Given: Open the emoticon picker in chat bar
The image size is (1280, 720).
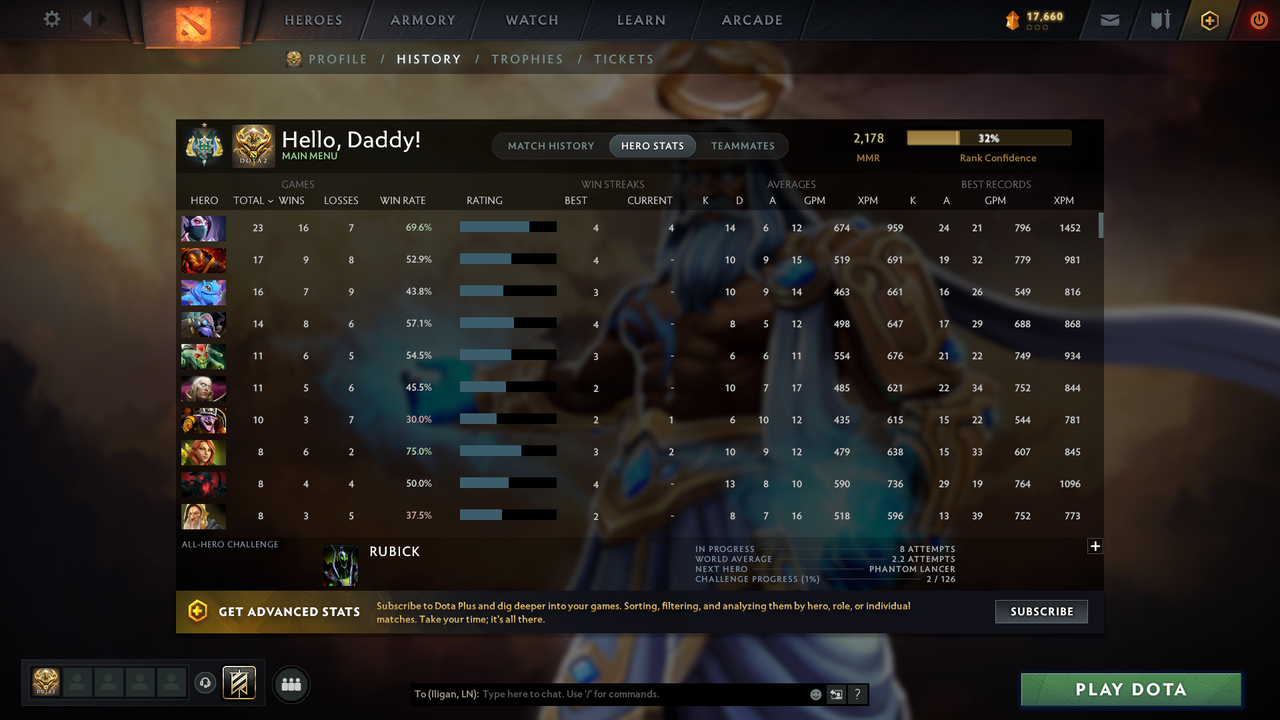Looking at the screenshot, I should pos(815,694).
